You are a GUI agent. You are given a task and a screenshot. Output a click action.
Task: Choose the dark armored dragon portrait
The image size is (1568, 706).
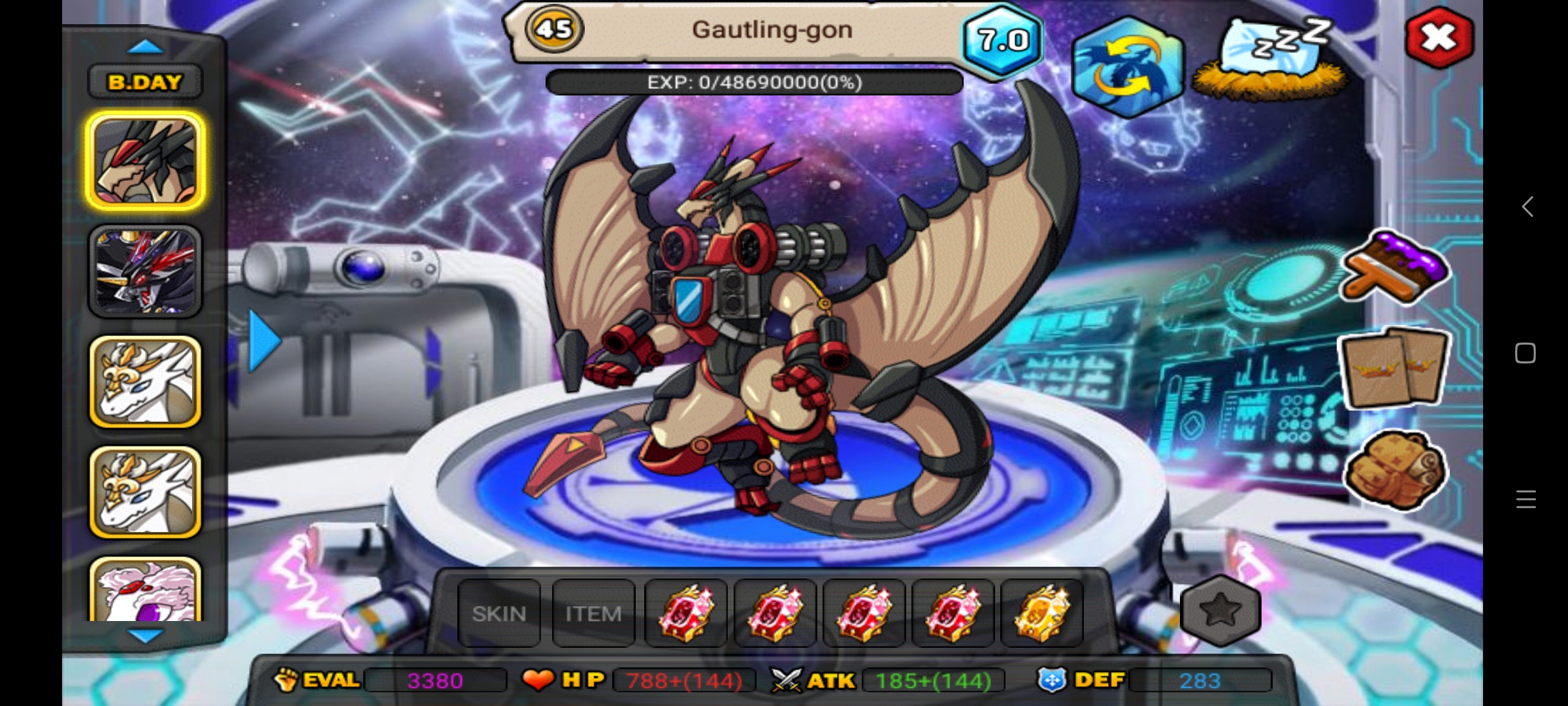click(x=145, y=271)
